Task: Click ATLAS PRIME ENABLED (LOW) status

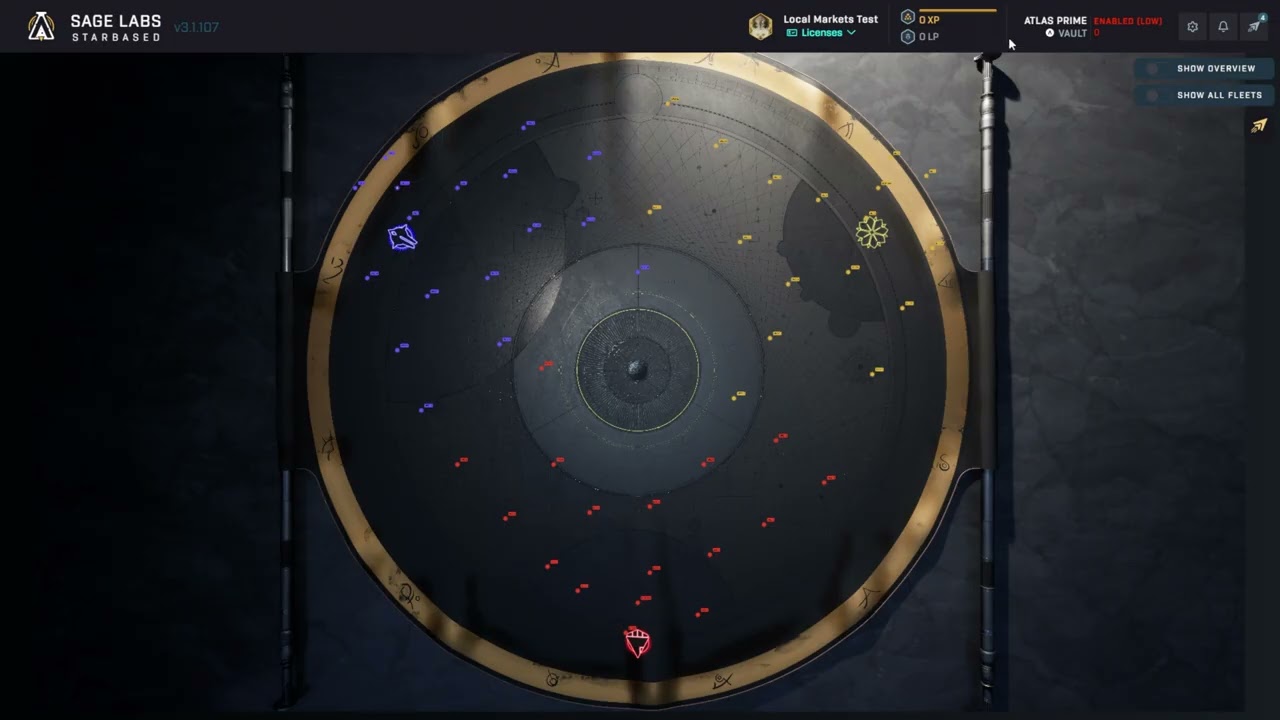Action: coord(1129,20)
